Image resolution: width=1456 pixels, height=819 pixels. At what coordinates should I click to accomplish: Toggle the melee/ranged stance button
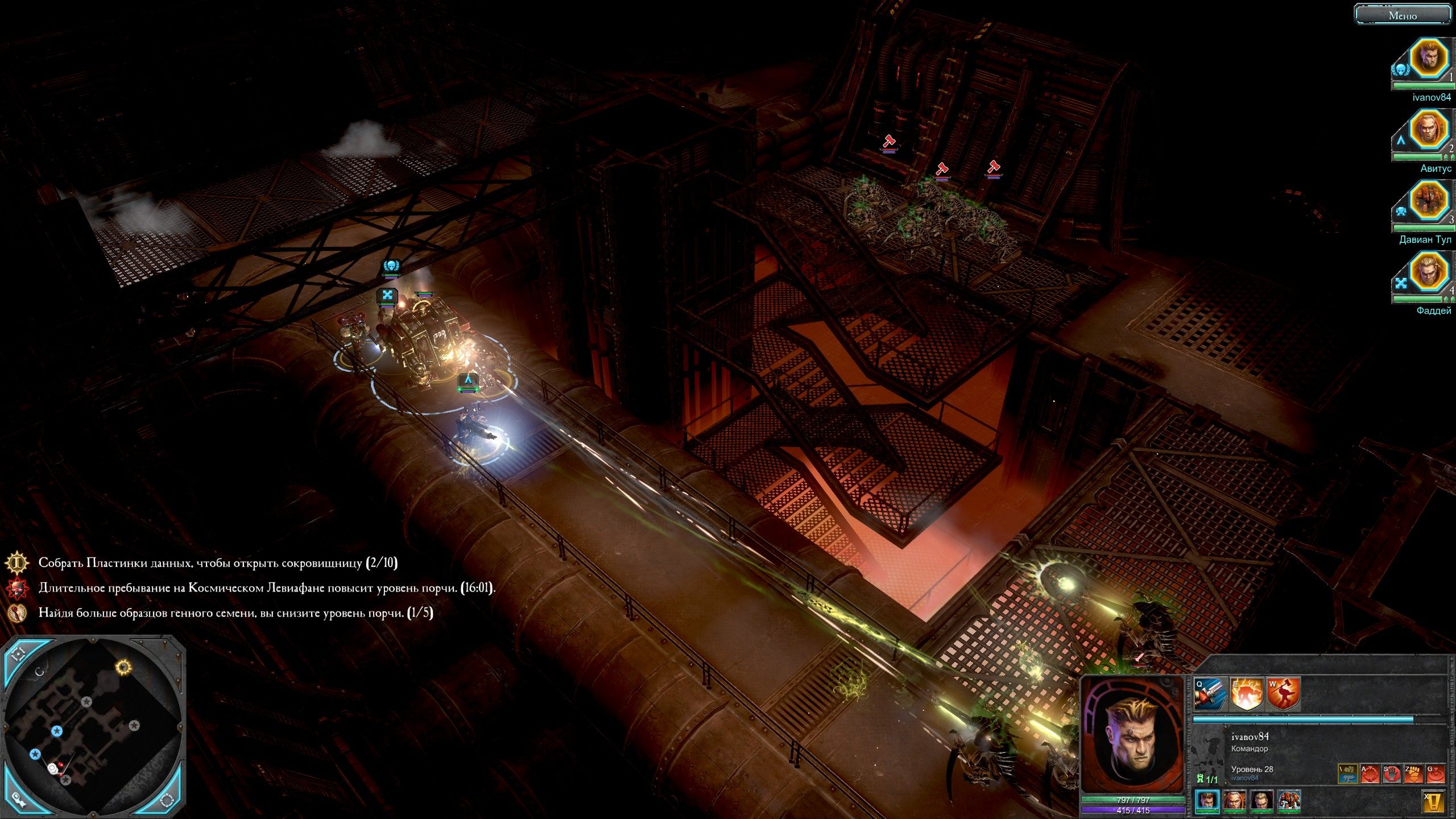coord(1347,773)
